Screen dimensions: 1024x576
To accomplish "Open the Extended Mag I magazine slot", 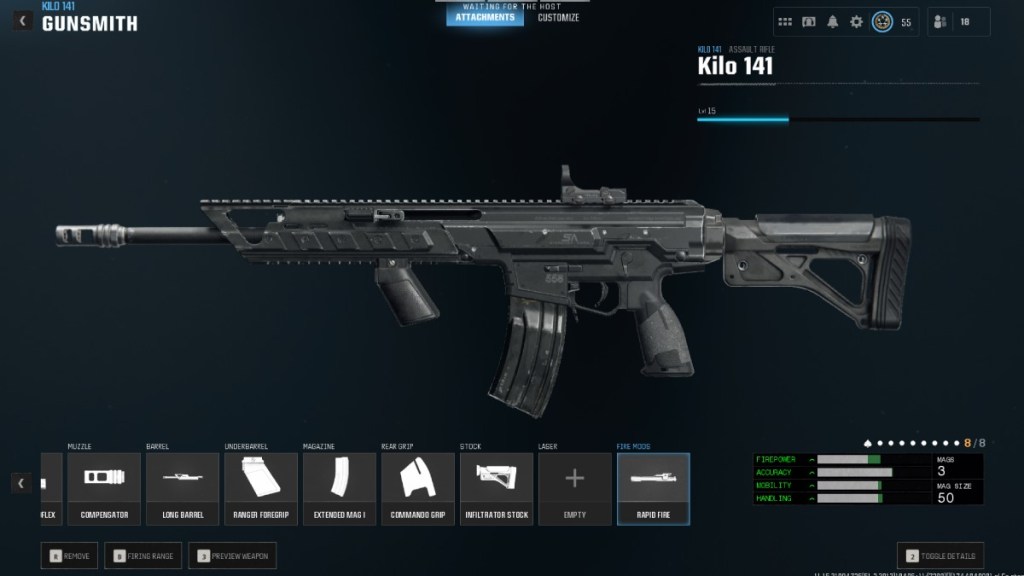I will [x=339, y=489].
